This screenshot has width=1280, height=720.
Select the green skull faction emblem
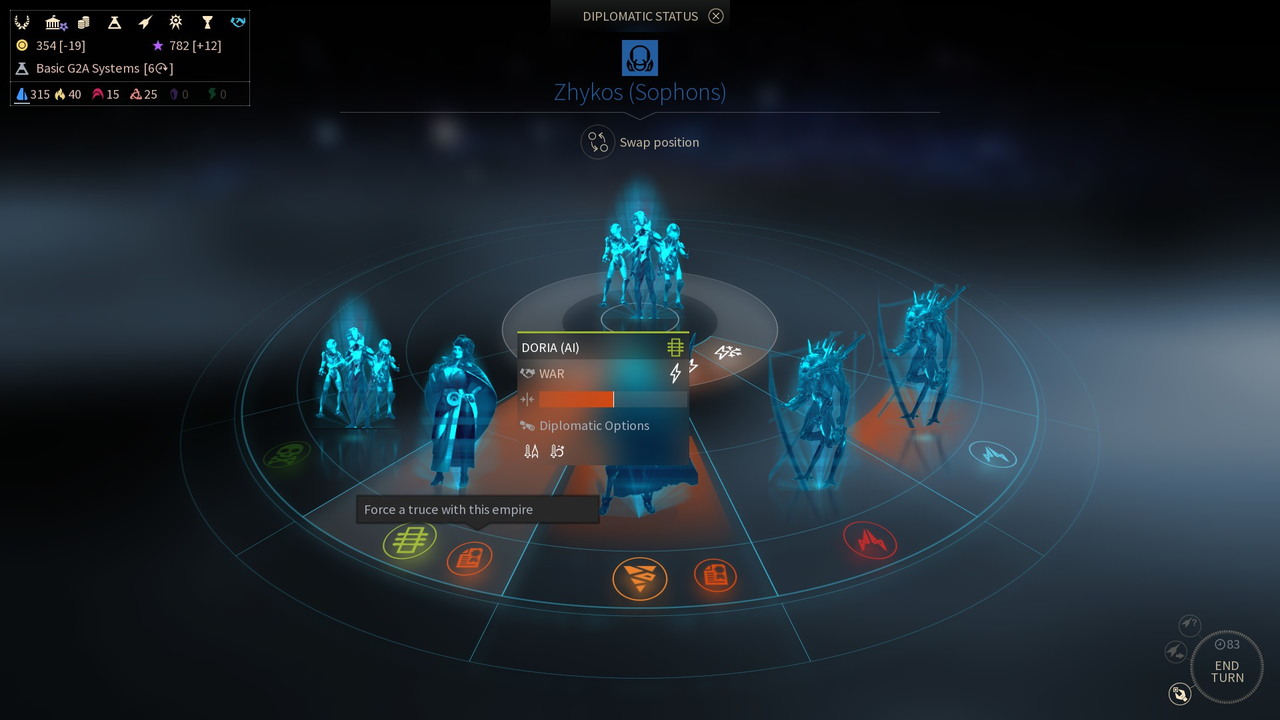(287, 456)
